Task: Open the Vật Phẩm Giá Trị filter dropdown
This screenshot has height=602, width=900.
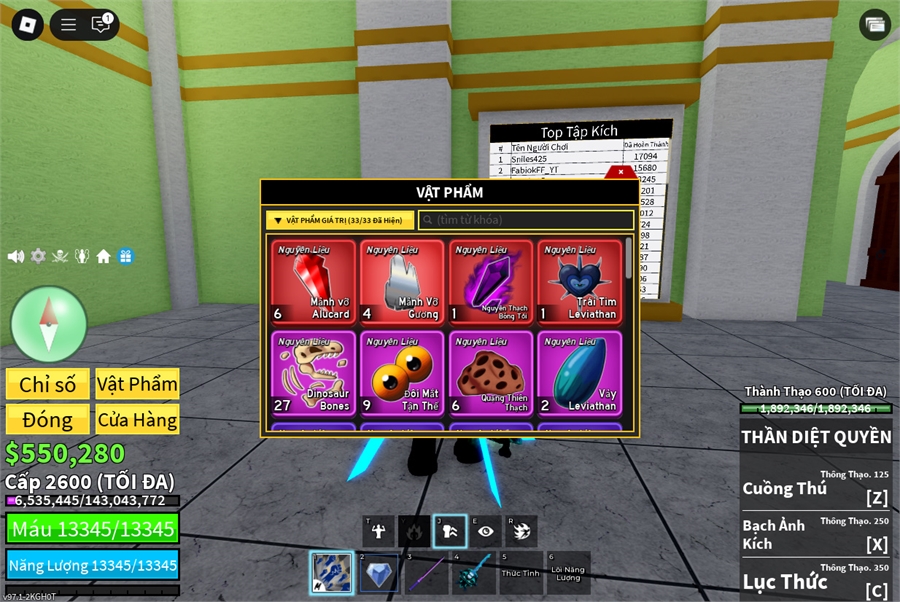Action: pos(339,220)
